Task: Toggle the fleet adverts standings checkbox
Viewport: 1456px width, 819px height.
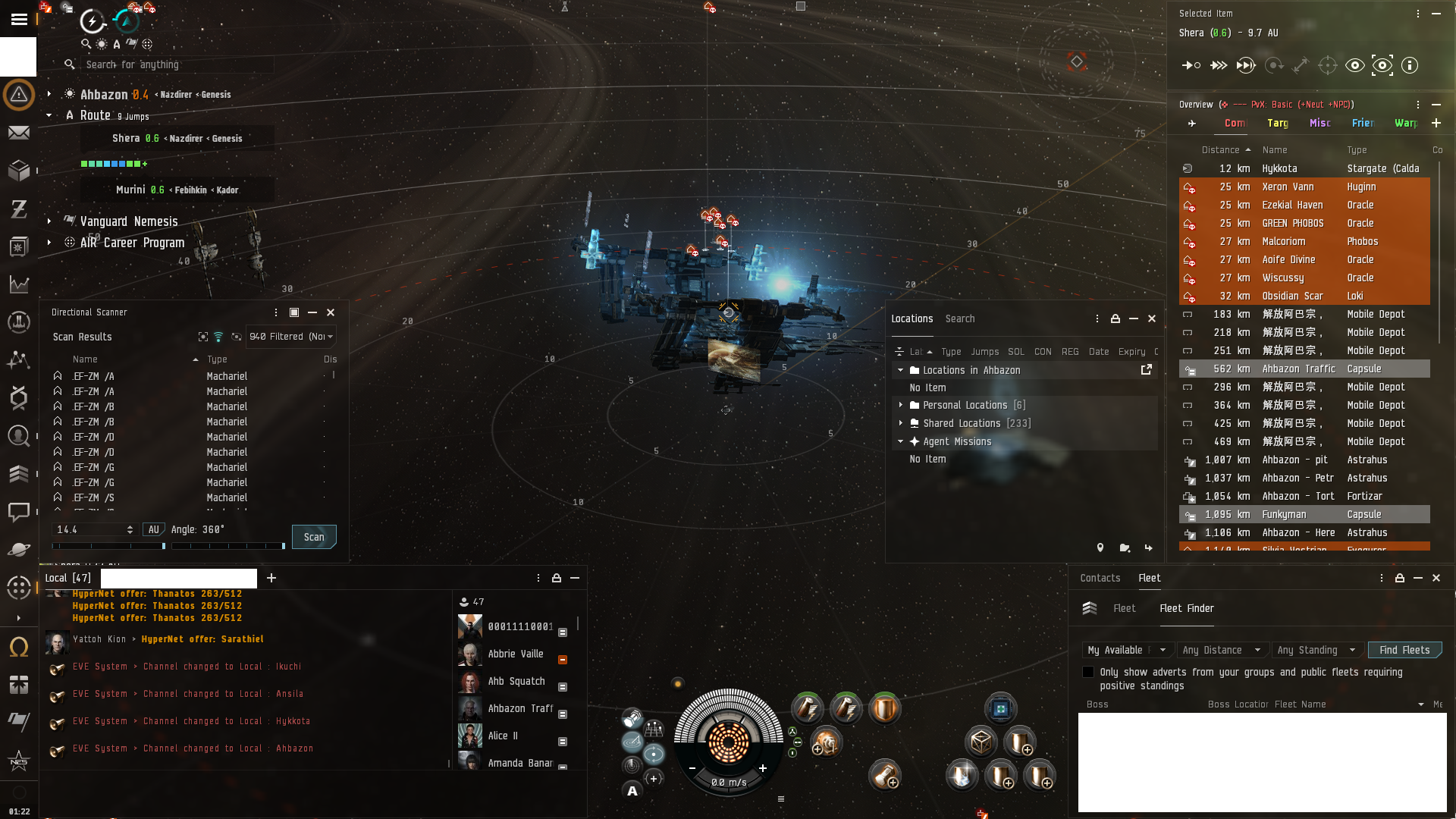Action: click(1088, 672)
